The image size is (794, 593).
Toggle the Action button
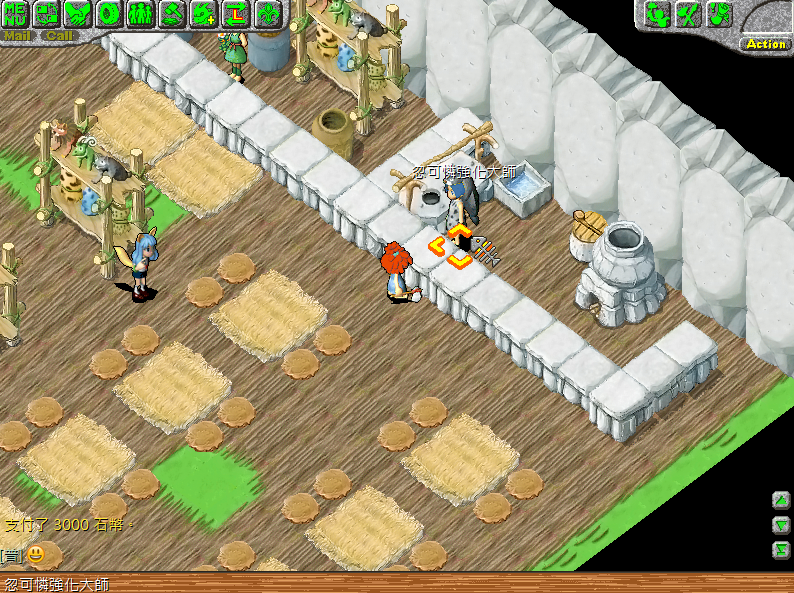pyautogui.click(x=766, y=44)
